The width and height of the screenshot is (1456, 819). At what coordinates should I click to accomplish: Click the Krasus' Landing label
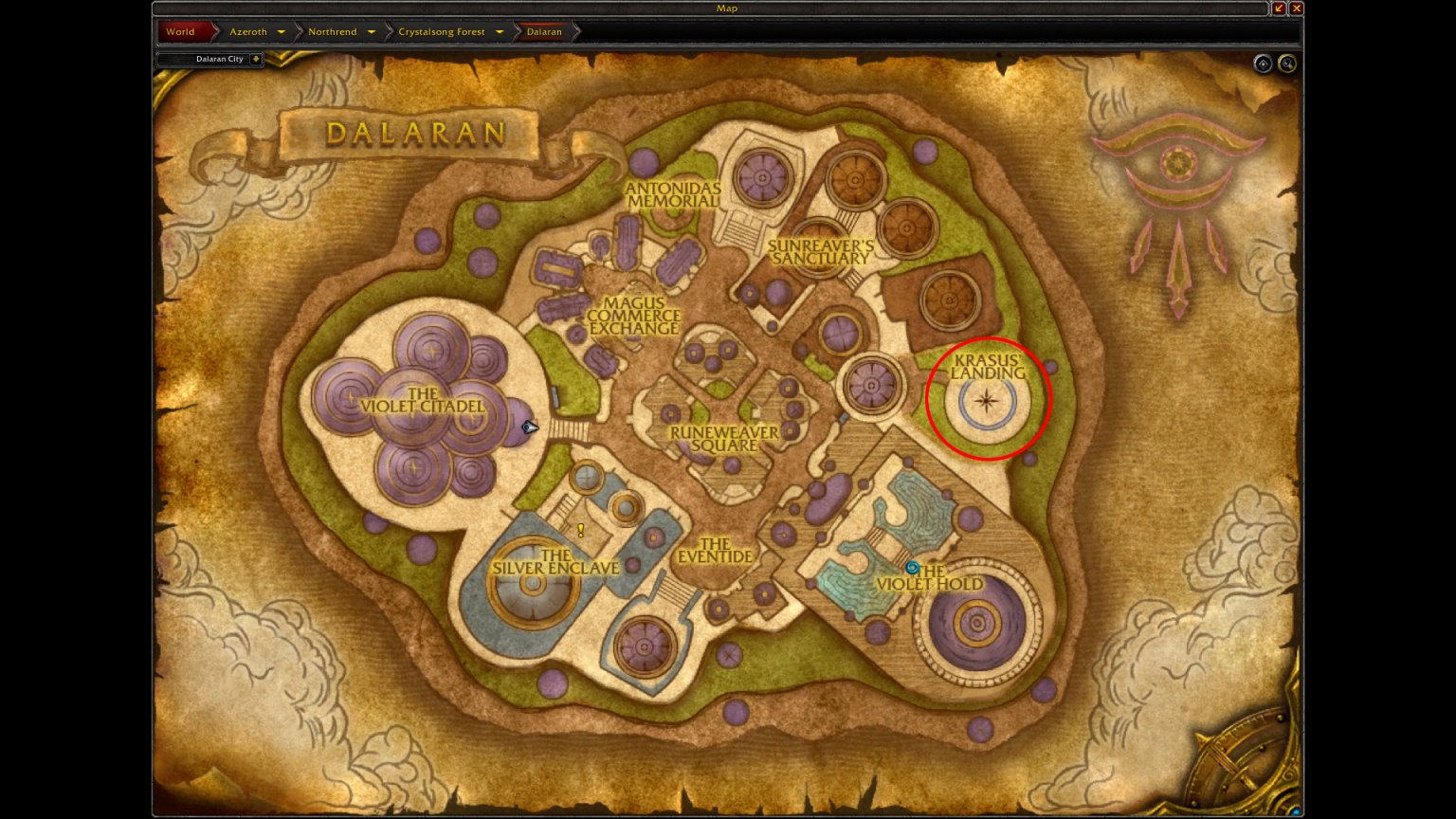[x=987, y=368]
